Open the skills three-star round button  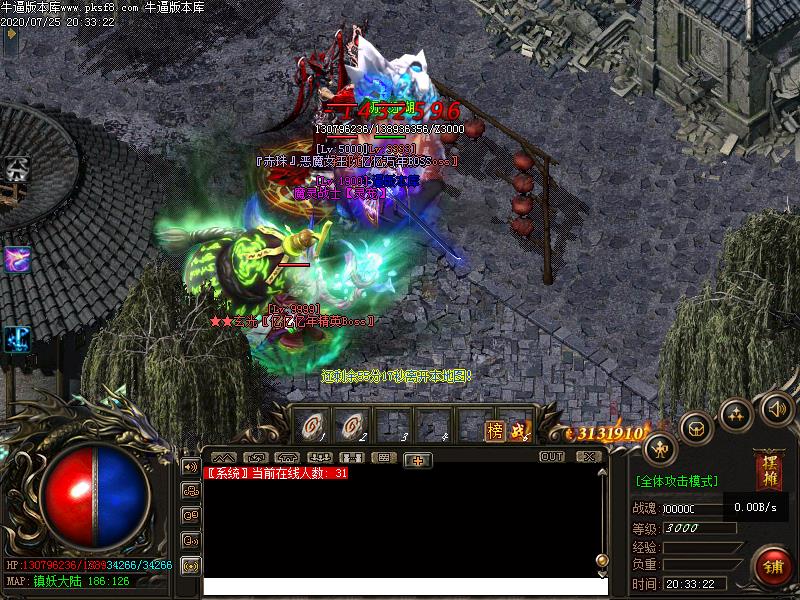737,414
